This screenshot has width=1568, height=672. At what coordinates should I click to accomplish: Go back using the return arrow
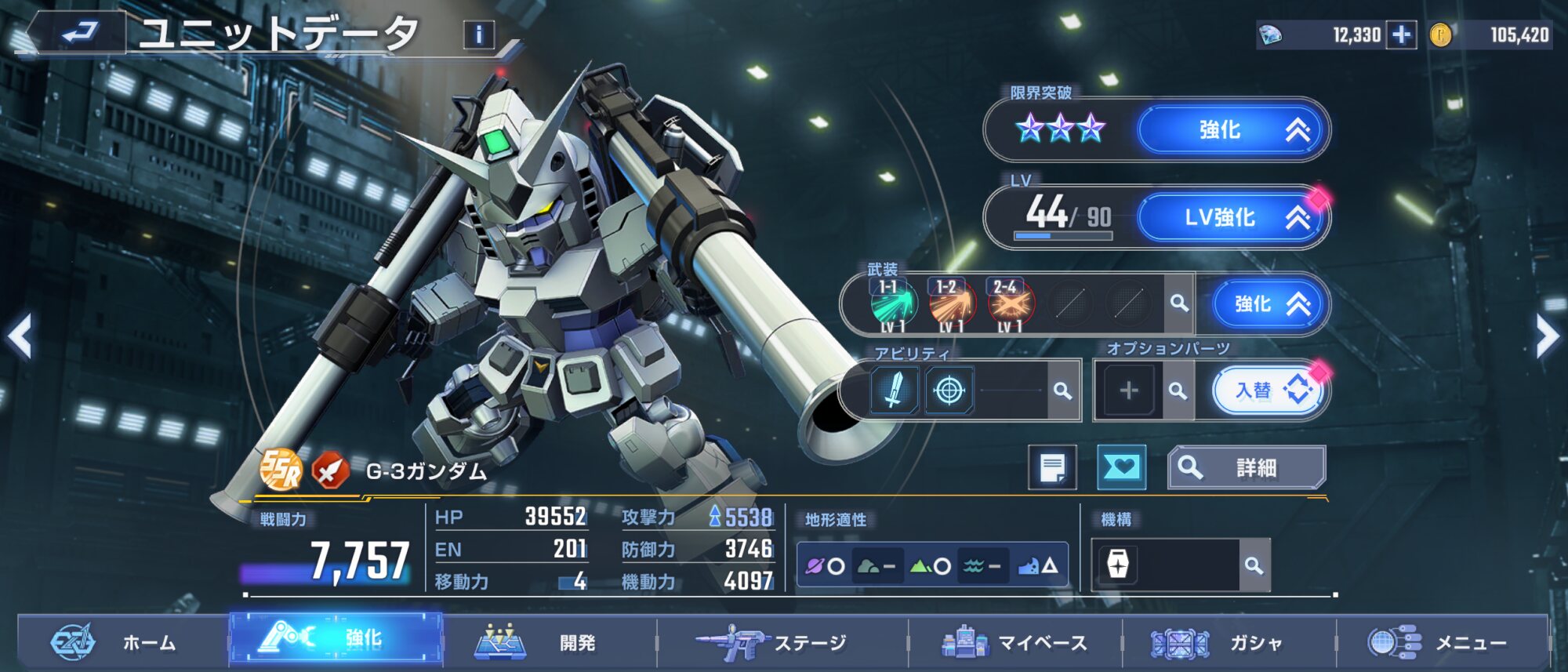coord(78,33)
